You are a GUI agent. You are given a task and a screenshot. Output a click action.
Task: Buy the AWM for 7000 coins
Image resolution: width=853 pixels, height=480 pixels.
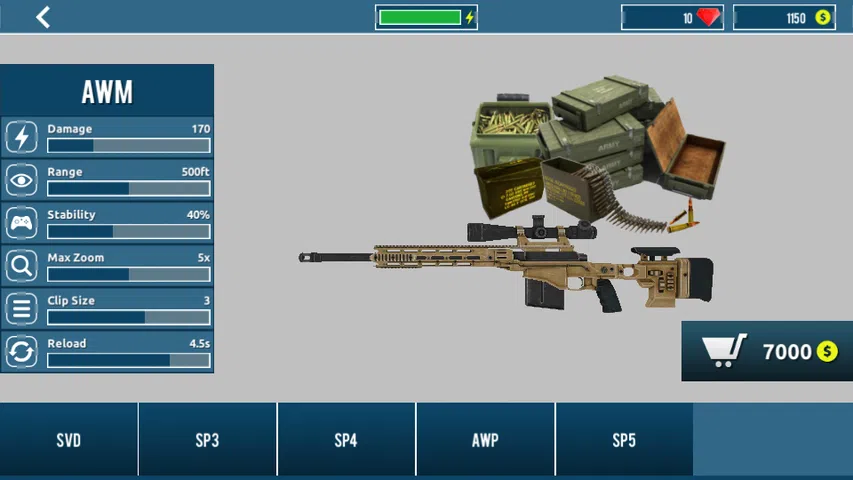(x=767, y=351)
